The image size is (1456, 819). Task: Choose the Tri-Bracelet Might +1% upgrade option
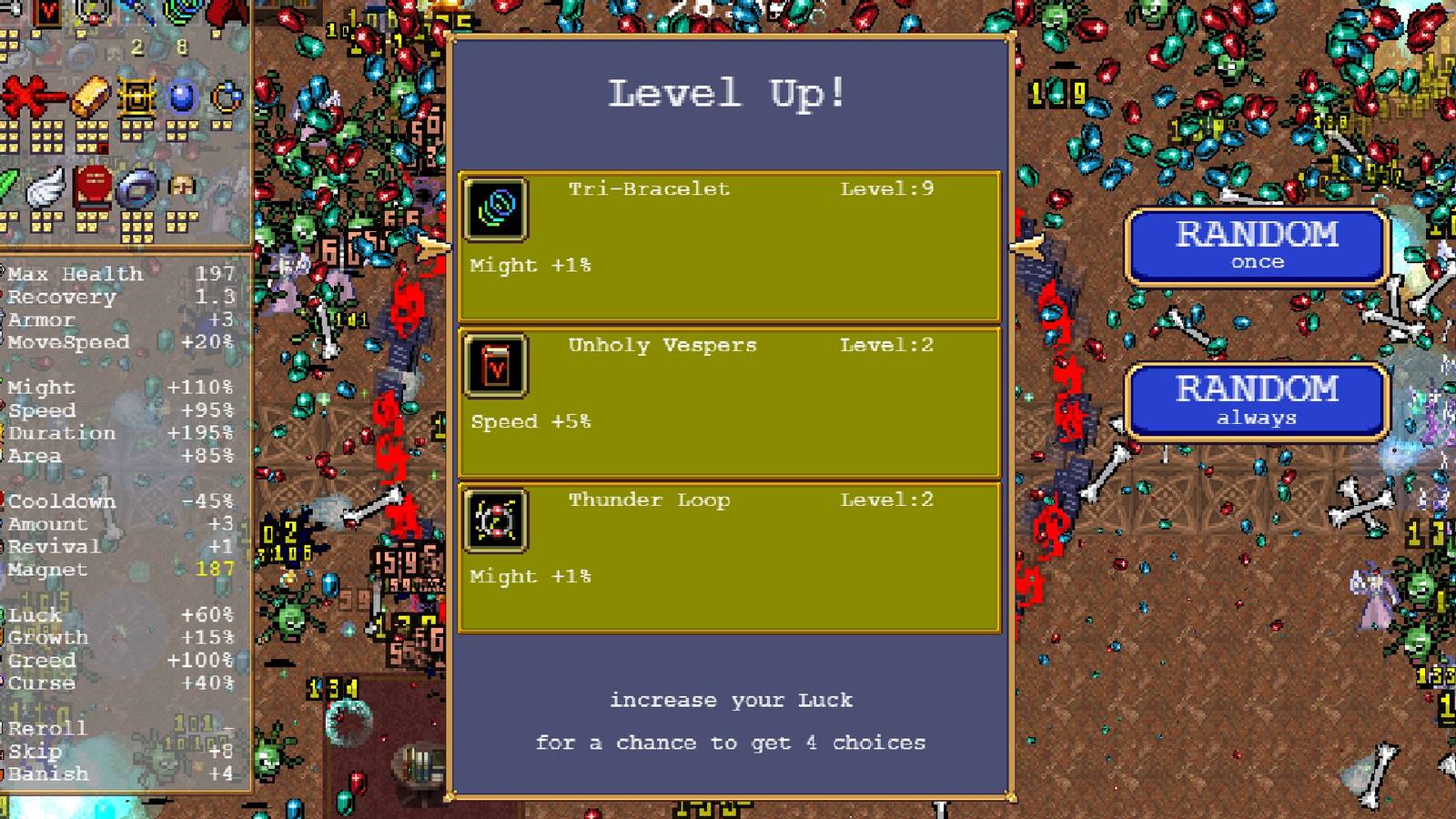728,246
